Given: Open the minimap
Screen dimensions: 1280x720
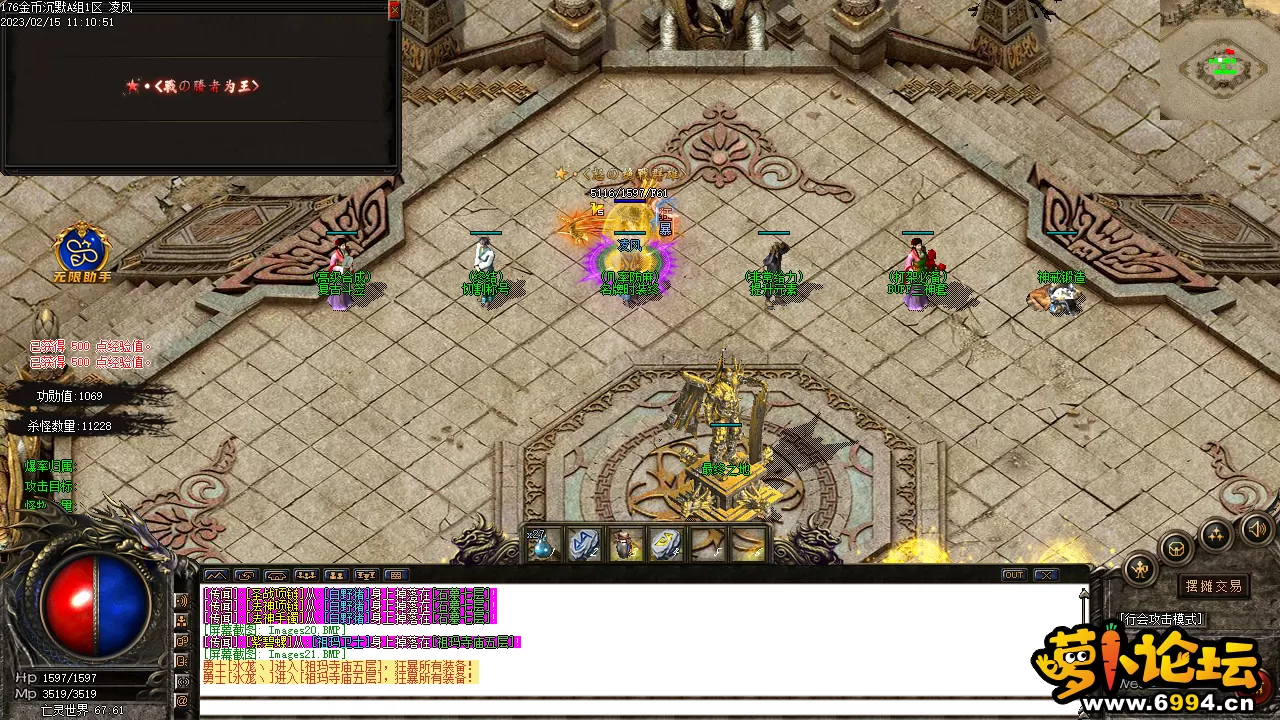Looking at the screenshot, I should click(x=1220, y=62).
